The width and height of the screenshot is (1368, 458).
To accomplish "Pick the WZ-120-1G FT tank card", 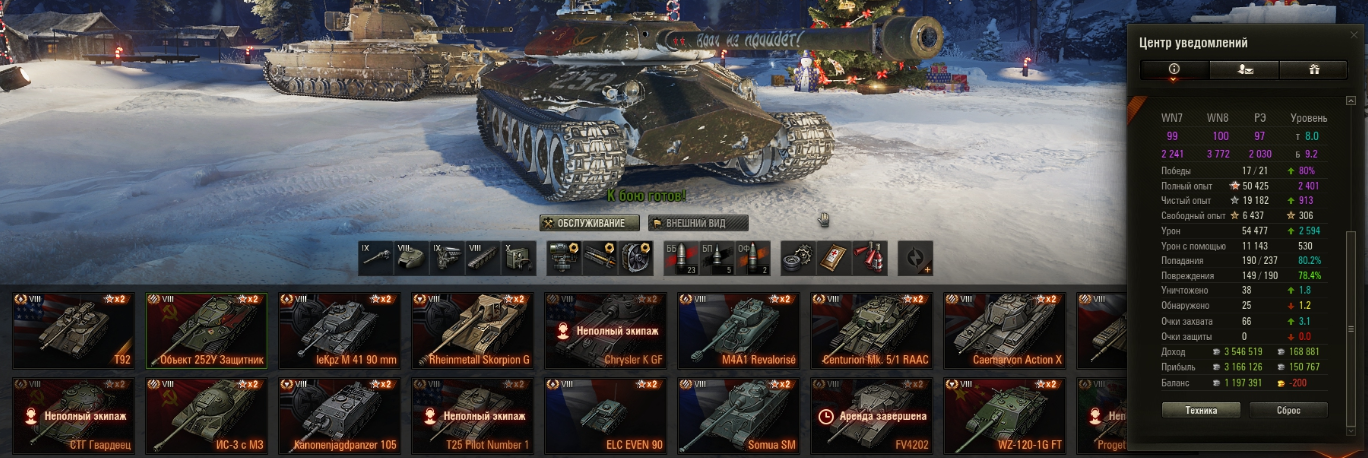I will click(1004, 415).
